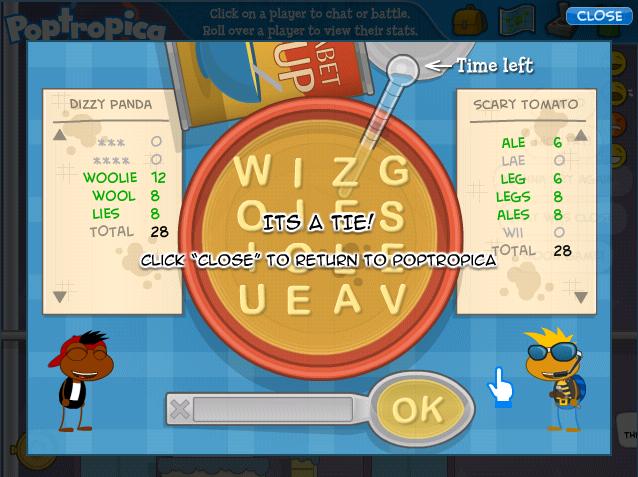Choose the letter V in the soup
This screenshot has width=638, height=477.
[x=395, y=297]
